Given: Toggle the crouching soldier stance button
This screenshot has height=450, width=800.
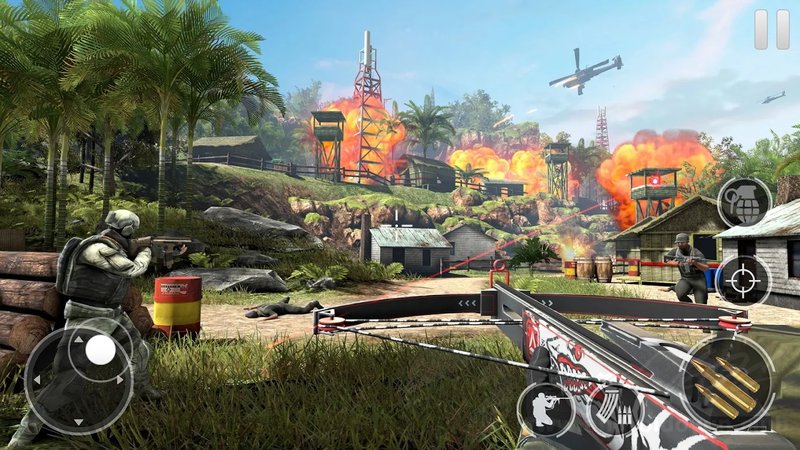Looking at the screenshot, I should coord(545,410).
